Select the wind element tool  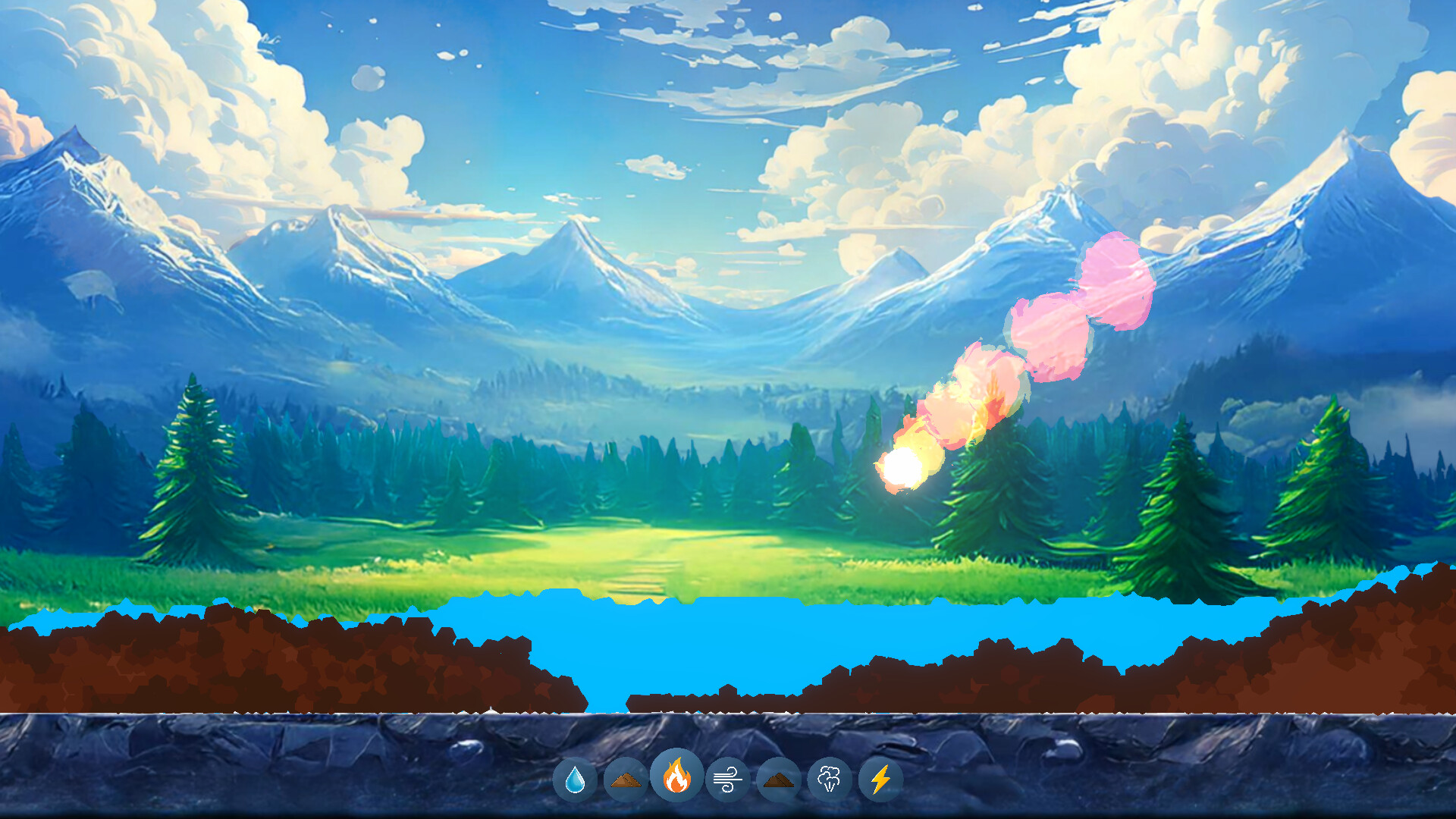point(726,778)
